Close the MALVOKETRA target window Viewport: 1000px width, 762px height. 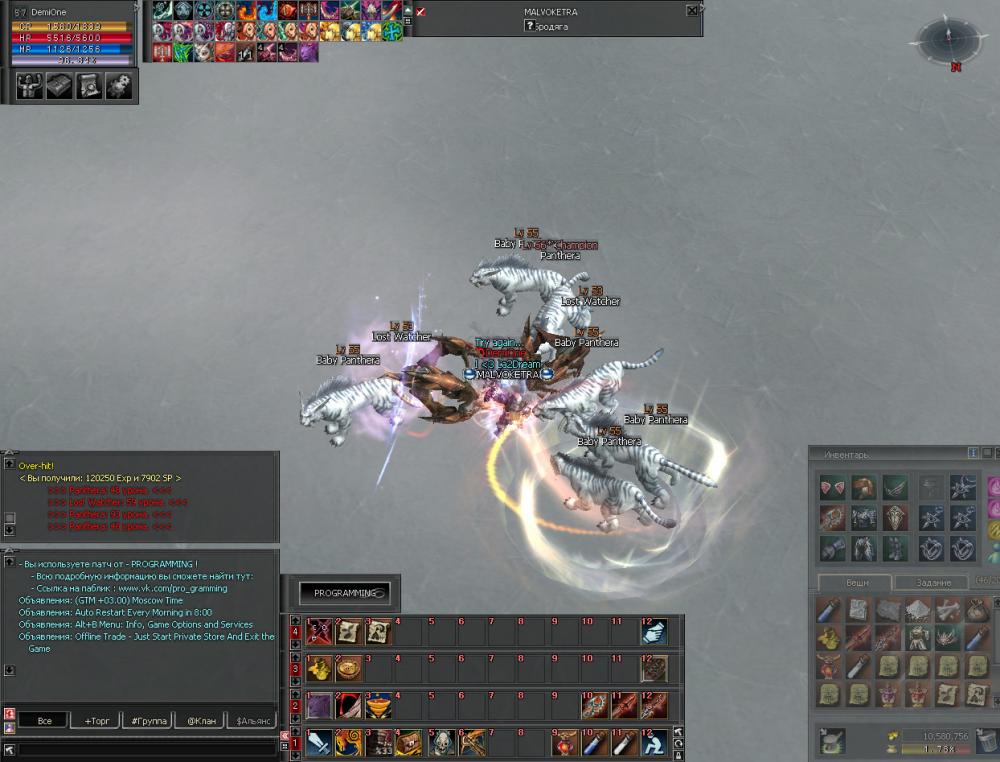click(x=692, y=11)
